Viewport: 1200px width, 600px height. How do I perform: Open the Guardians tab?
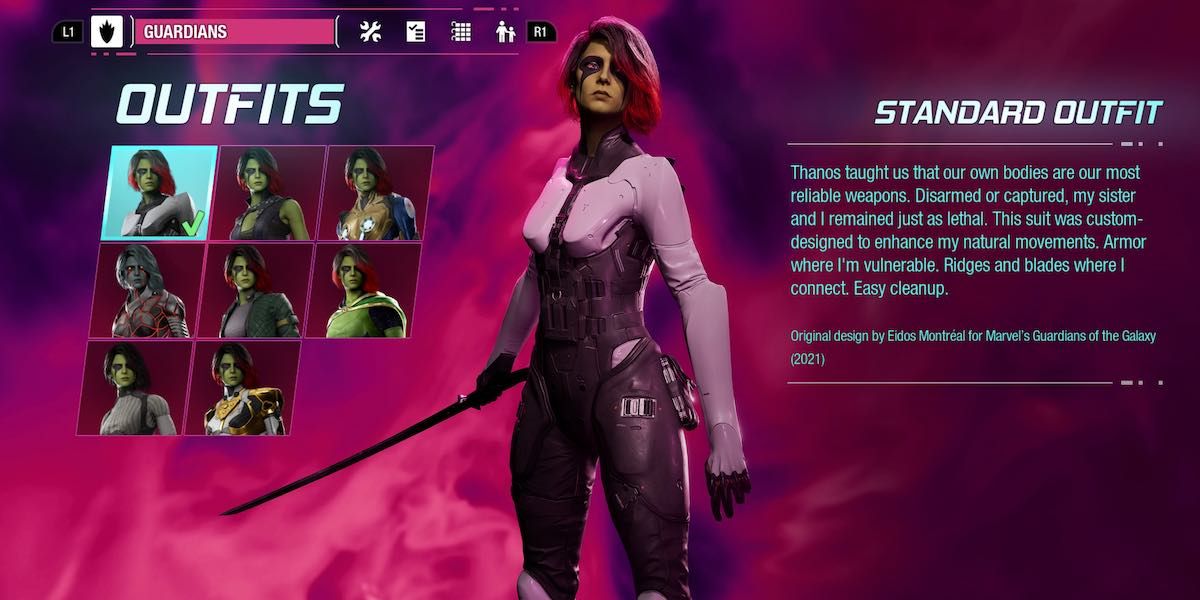click(x=234, y=32)
